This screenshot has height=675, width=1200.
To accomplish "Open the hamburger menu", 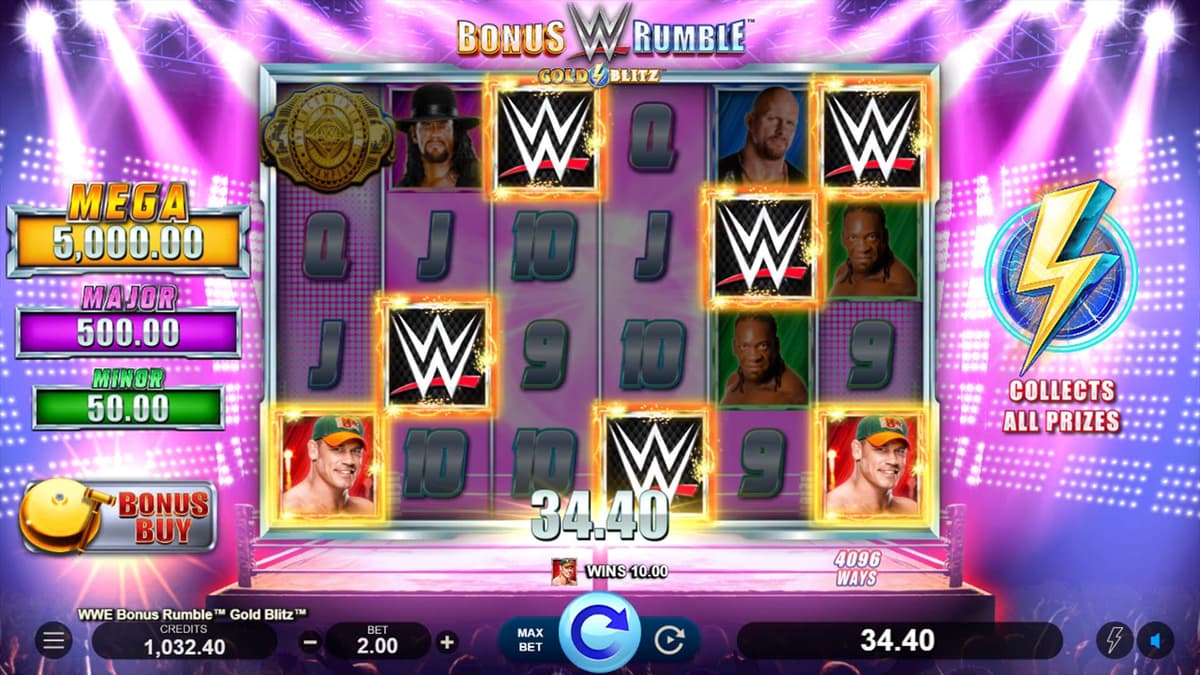I will pyautogui.click(x=53, y=641).
